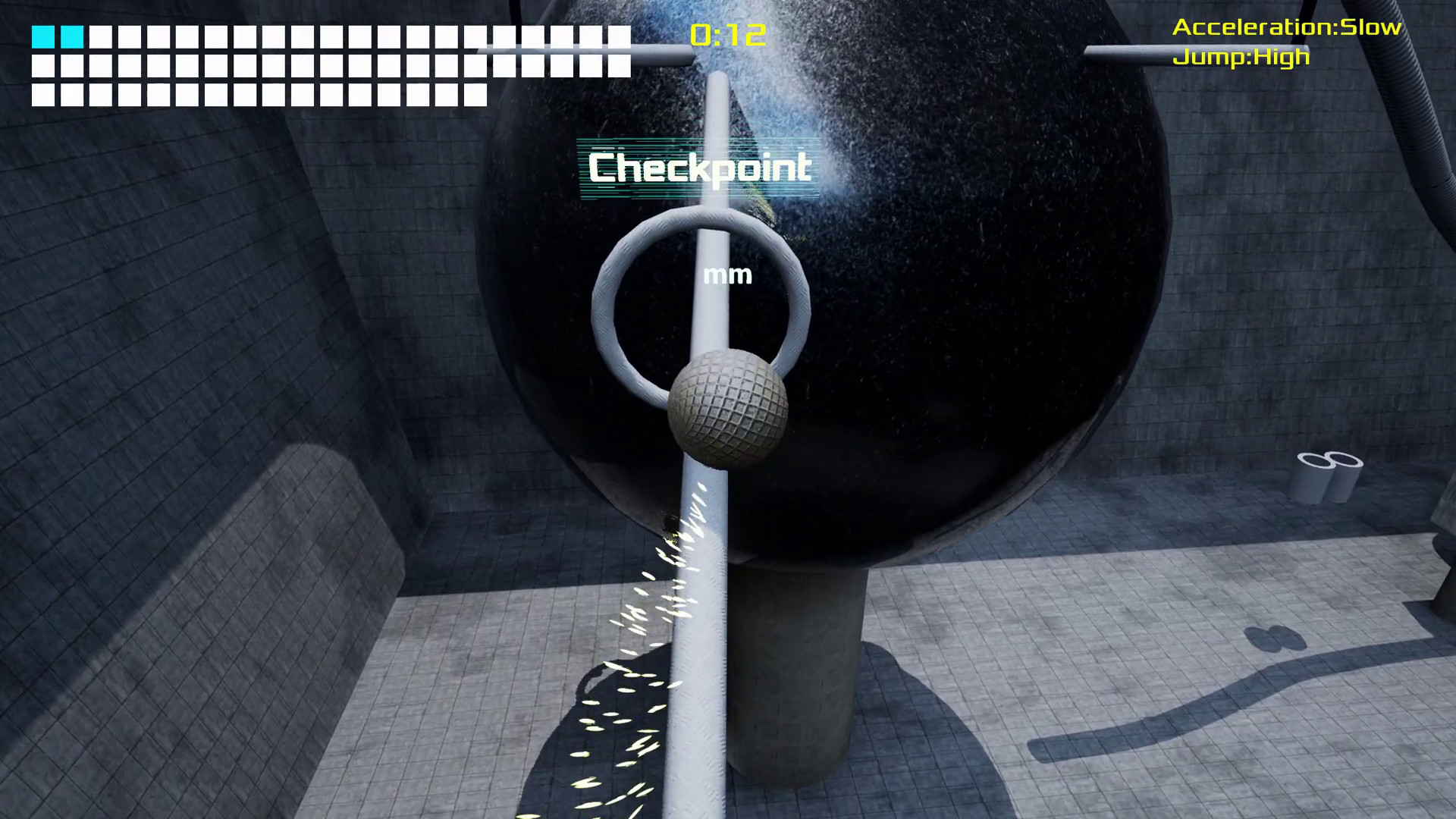Expand the Jump:High setting
Image resolution: width=1456 pixels, height=819 pixels.
tap(1241, 56)
